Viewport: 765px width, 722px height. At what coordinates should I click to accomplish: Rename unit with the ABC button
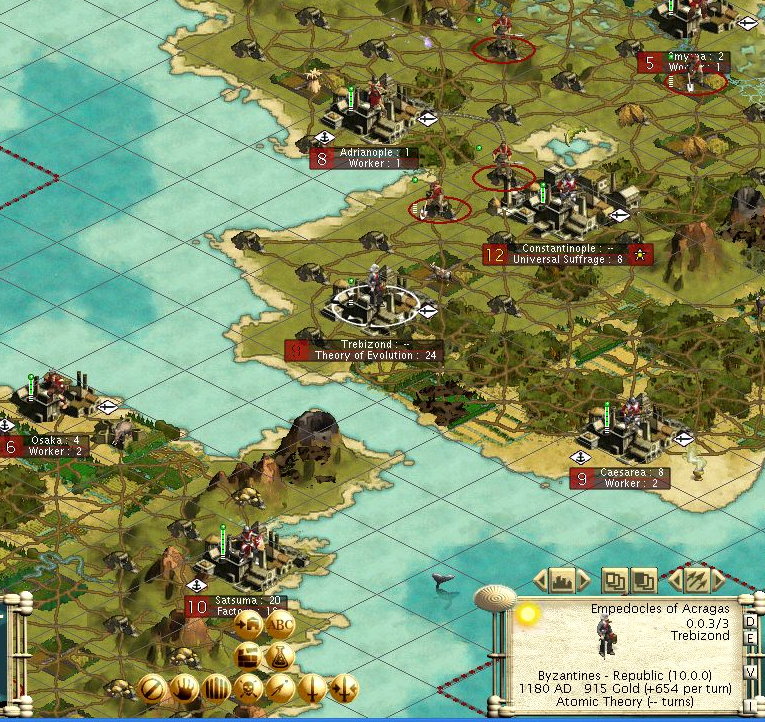280,624
